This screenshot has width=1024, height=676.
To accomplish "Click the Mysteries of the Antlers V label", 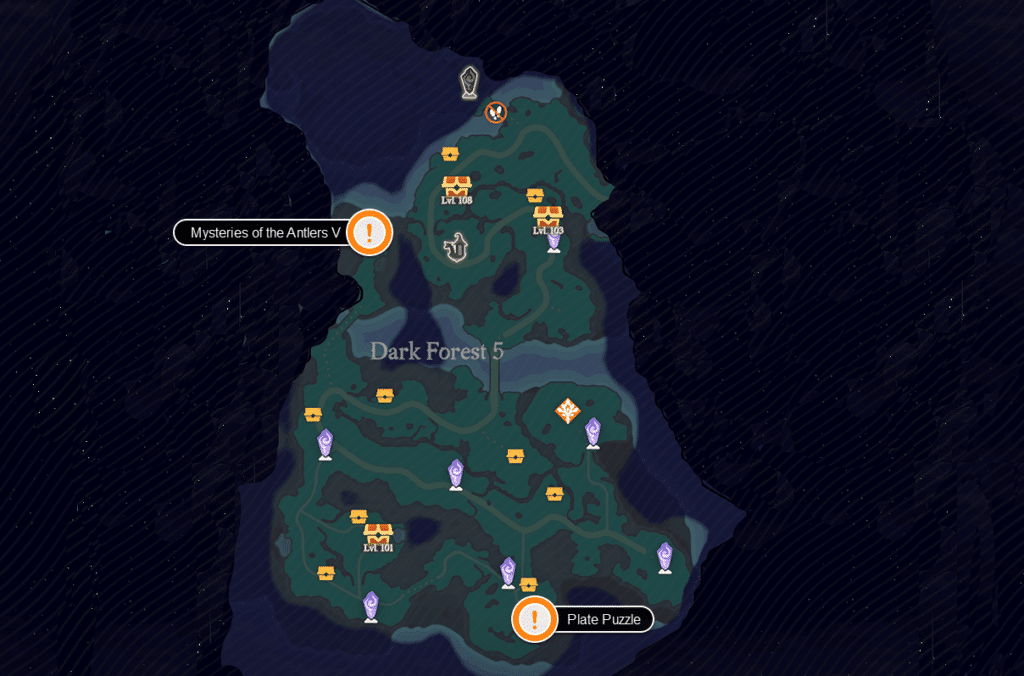I will [x=265, y=233].
